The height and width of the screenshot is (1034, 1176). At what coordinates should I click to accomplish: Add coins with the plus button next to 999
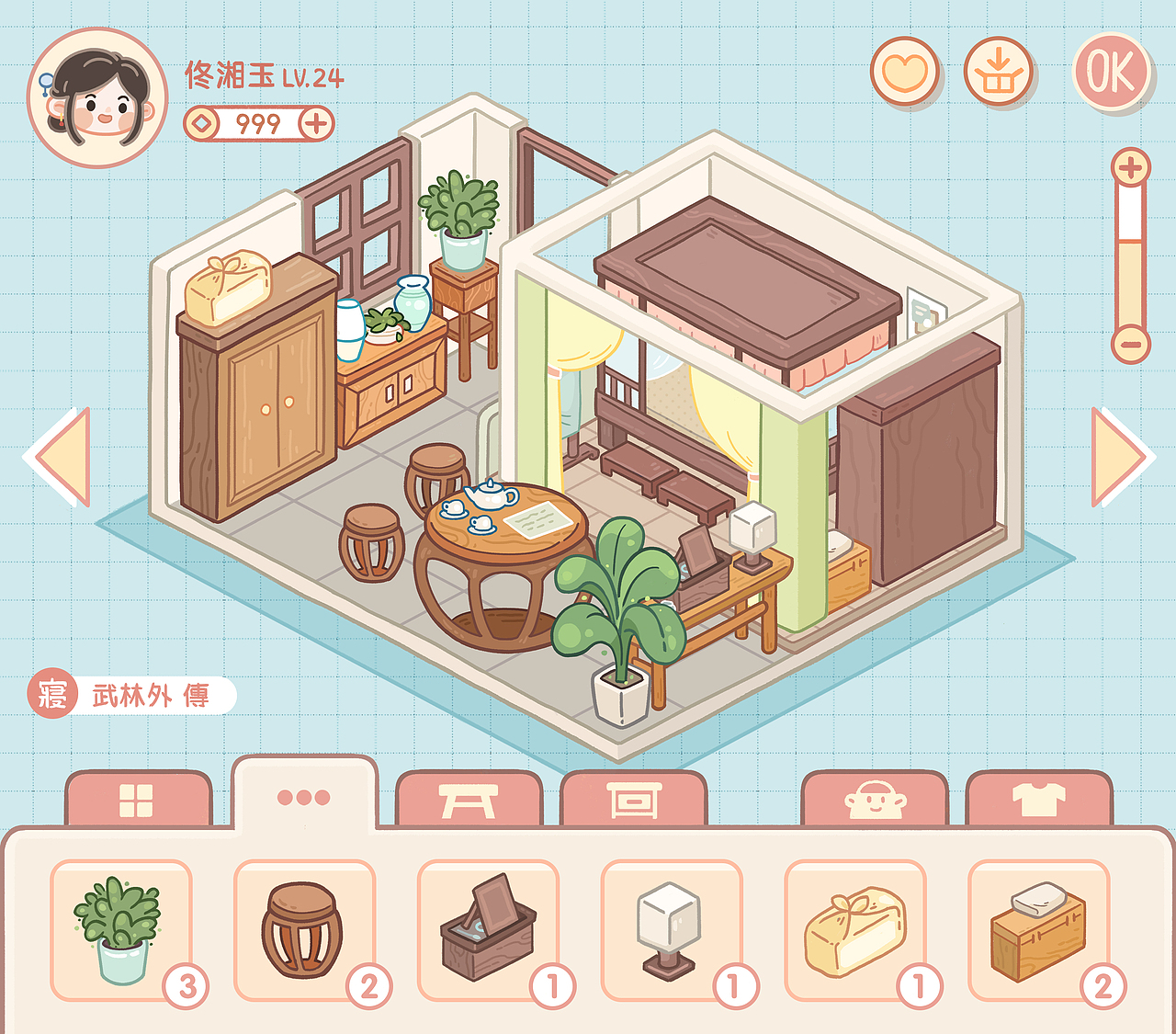click(316, 122)
